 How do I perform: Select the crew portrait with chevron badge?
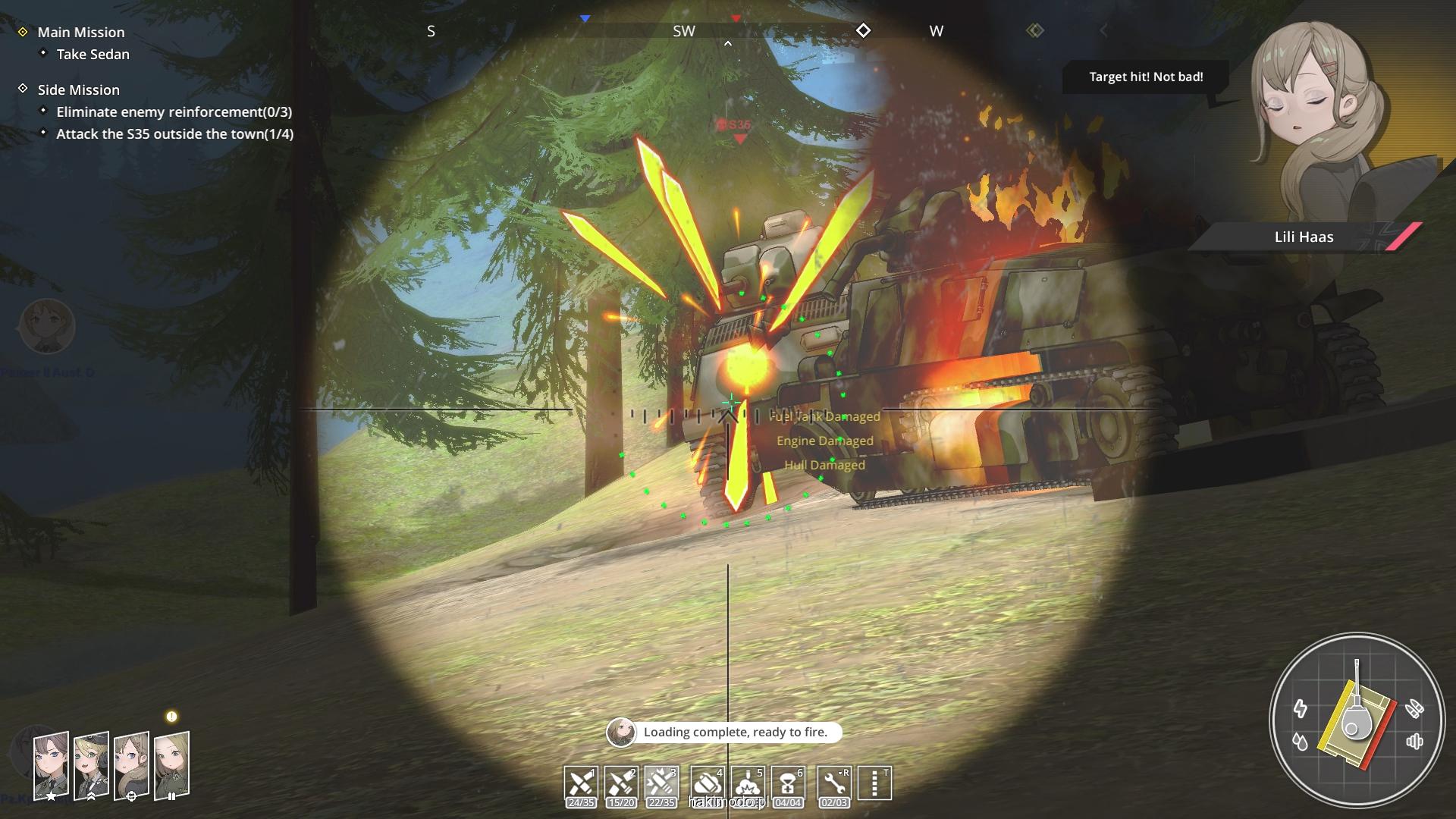(x=91, y=766)
